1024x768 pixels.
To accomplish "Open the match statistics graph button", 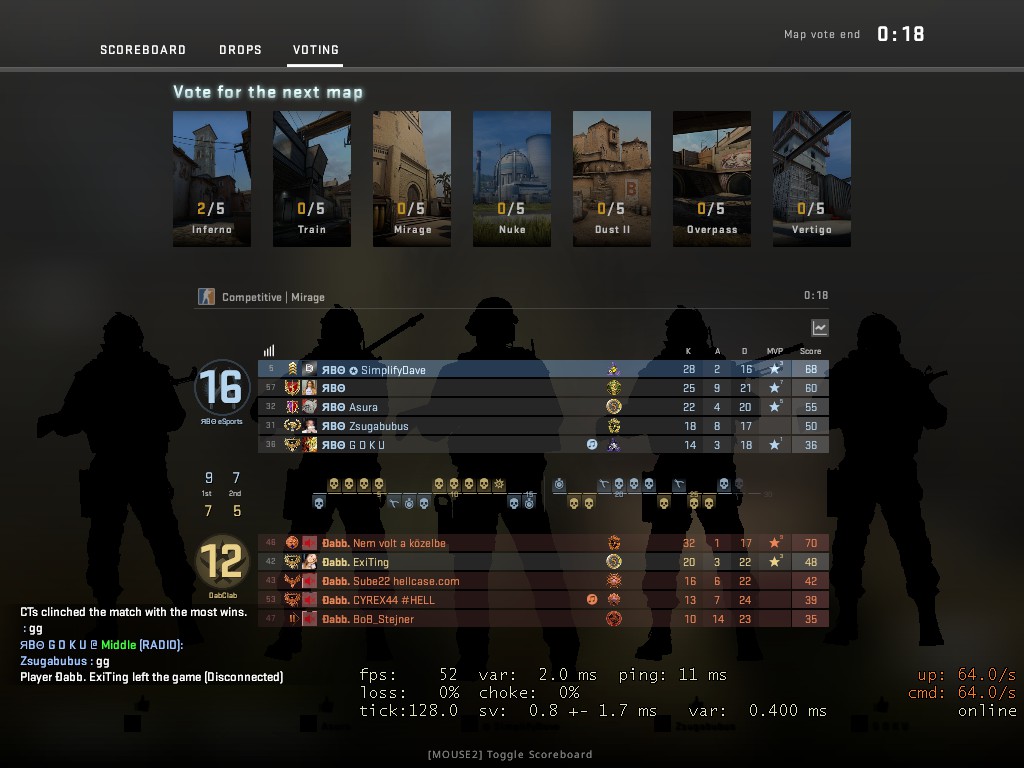I will [820, 328].
